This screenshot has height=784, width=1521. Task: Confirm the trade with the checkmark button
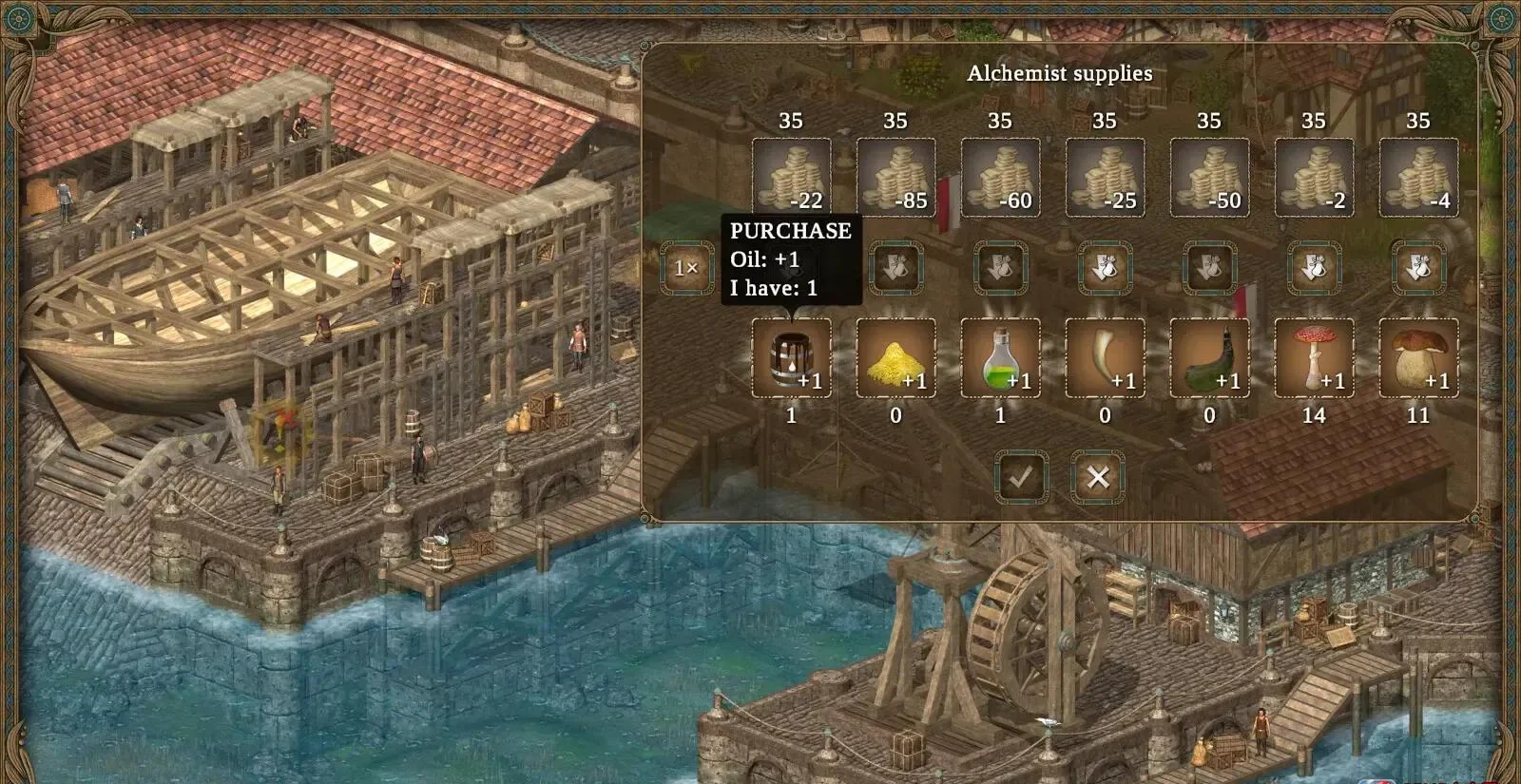[x=1020, y=477]
